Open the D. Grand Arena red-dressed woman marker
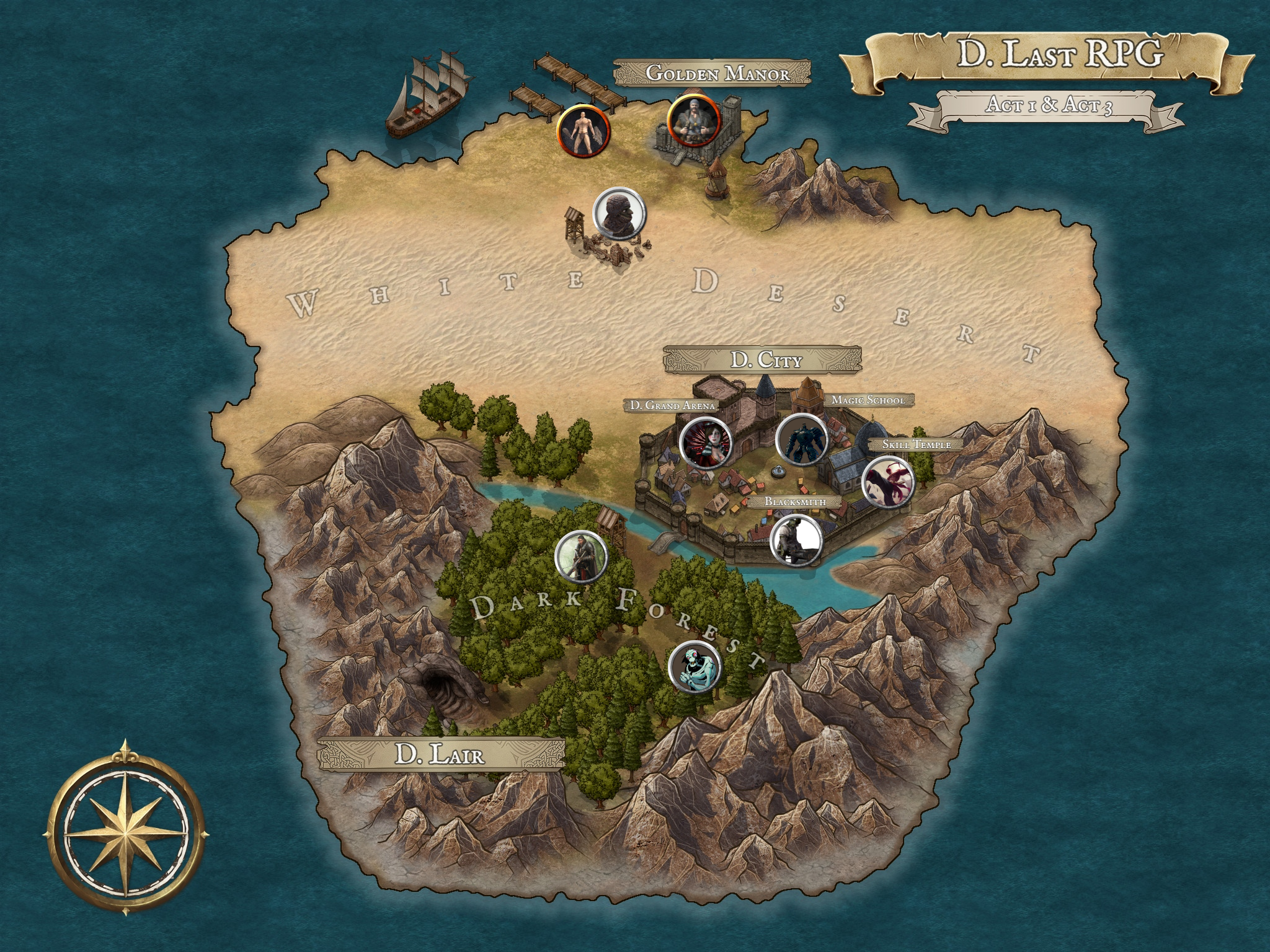Viewport: 1270px width, 952px height. click(706, 443)
